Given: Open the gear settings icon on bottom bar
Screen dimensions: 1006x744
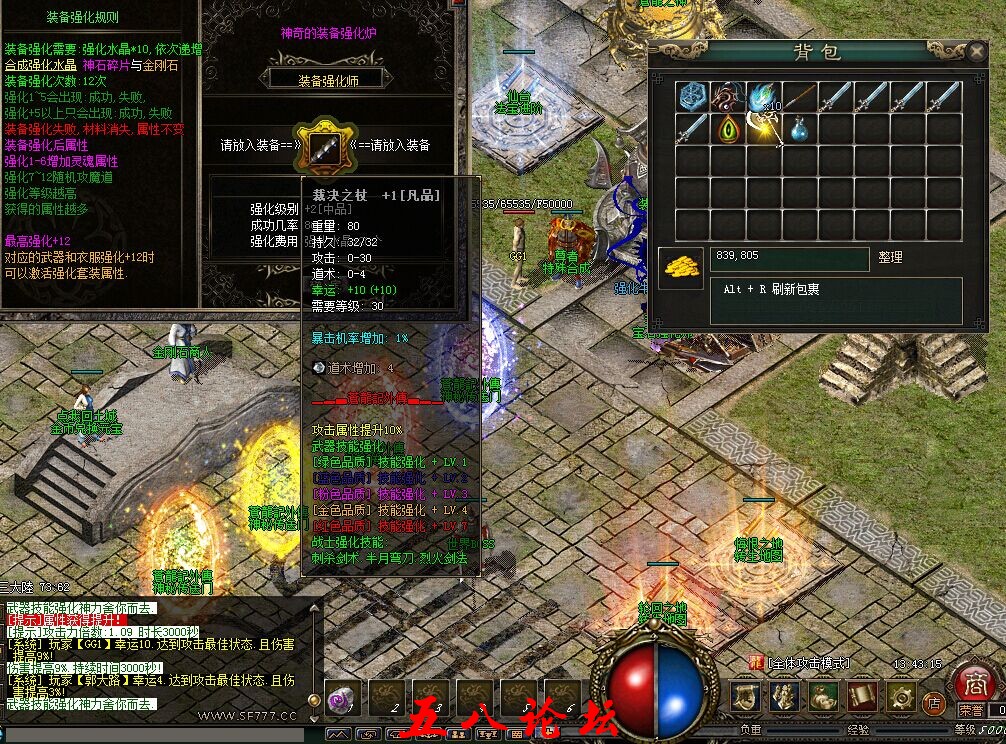Looking at the screenshot, I should (901, 697).
